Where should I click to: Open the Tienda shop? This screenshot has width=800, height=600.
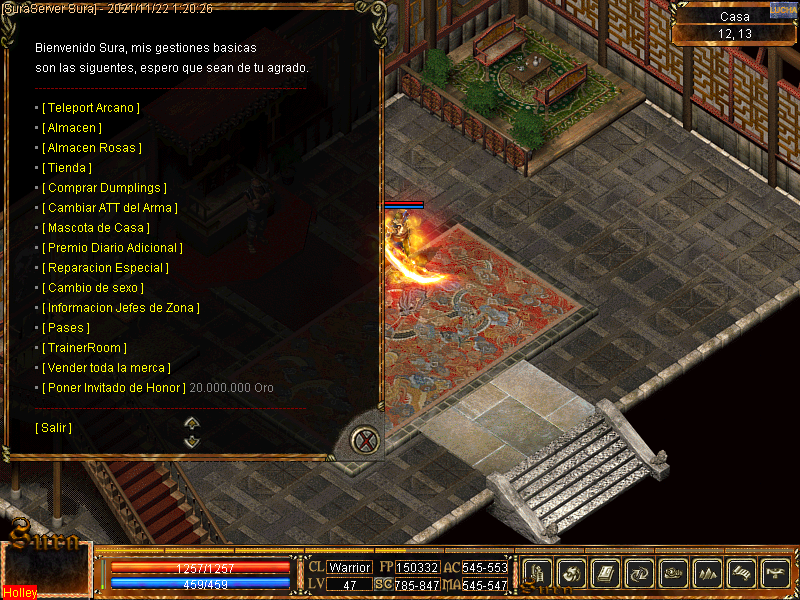[67, 168]
